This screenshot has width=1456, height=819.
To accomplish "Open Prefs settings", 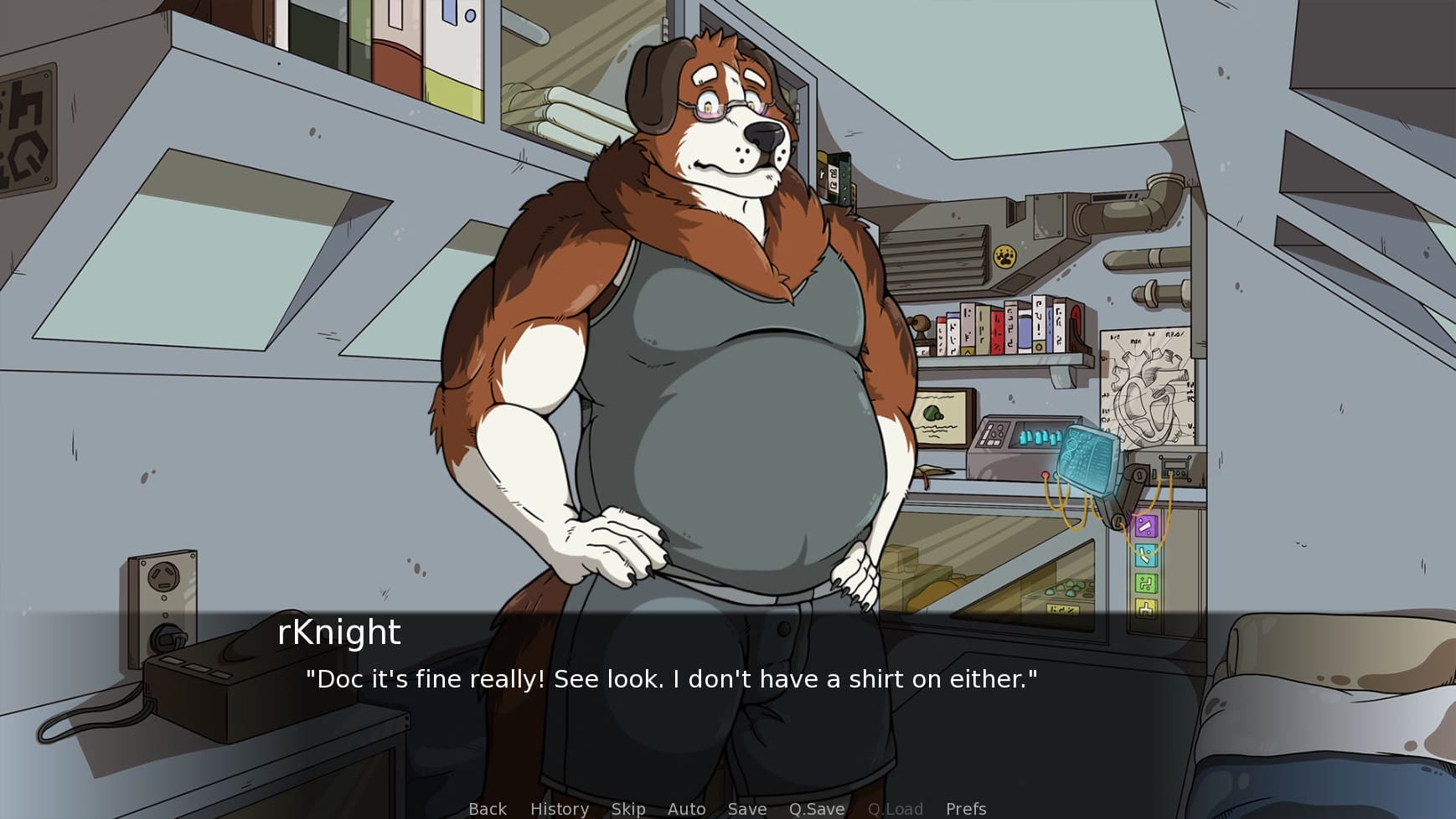I will [965, 808].
